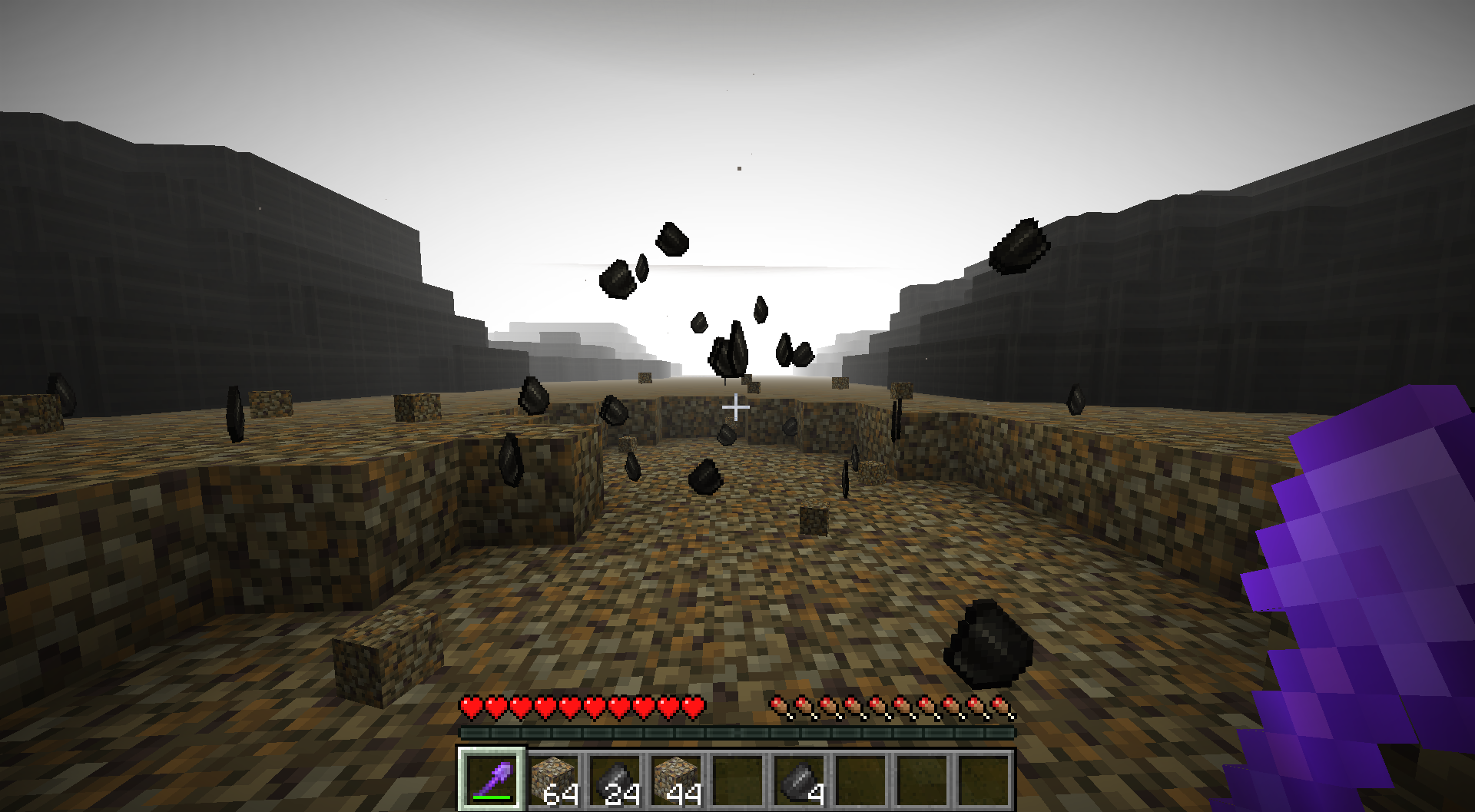Pick the flint stack of 4
This screenshot has height=812, width=1475.
800,777
